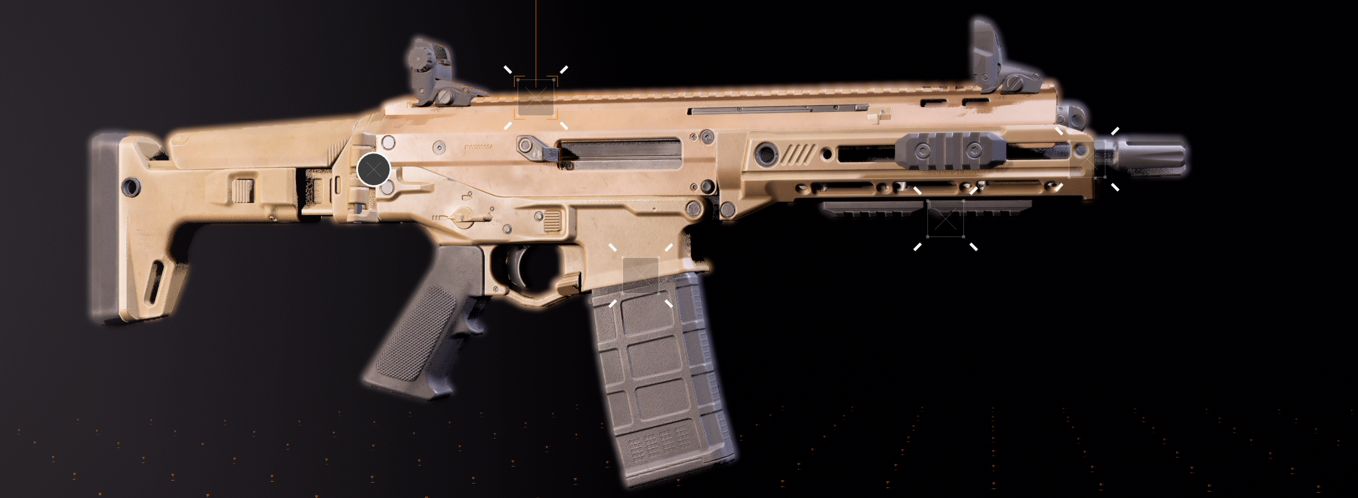This screenshot has height=498, width=1358.
Task: Select the optics slot marker on top rail
Action: (535, 97)
